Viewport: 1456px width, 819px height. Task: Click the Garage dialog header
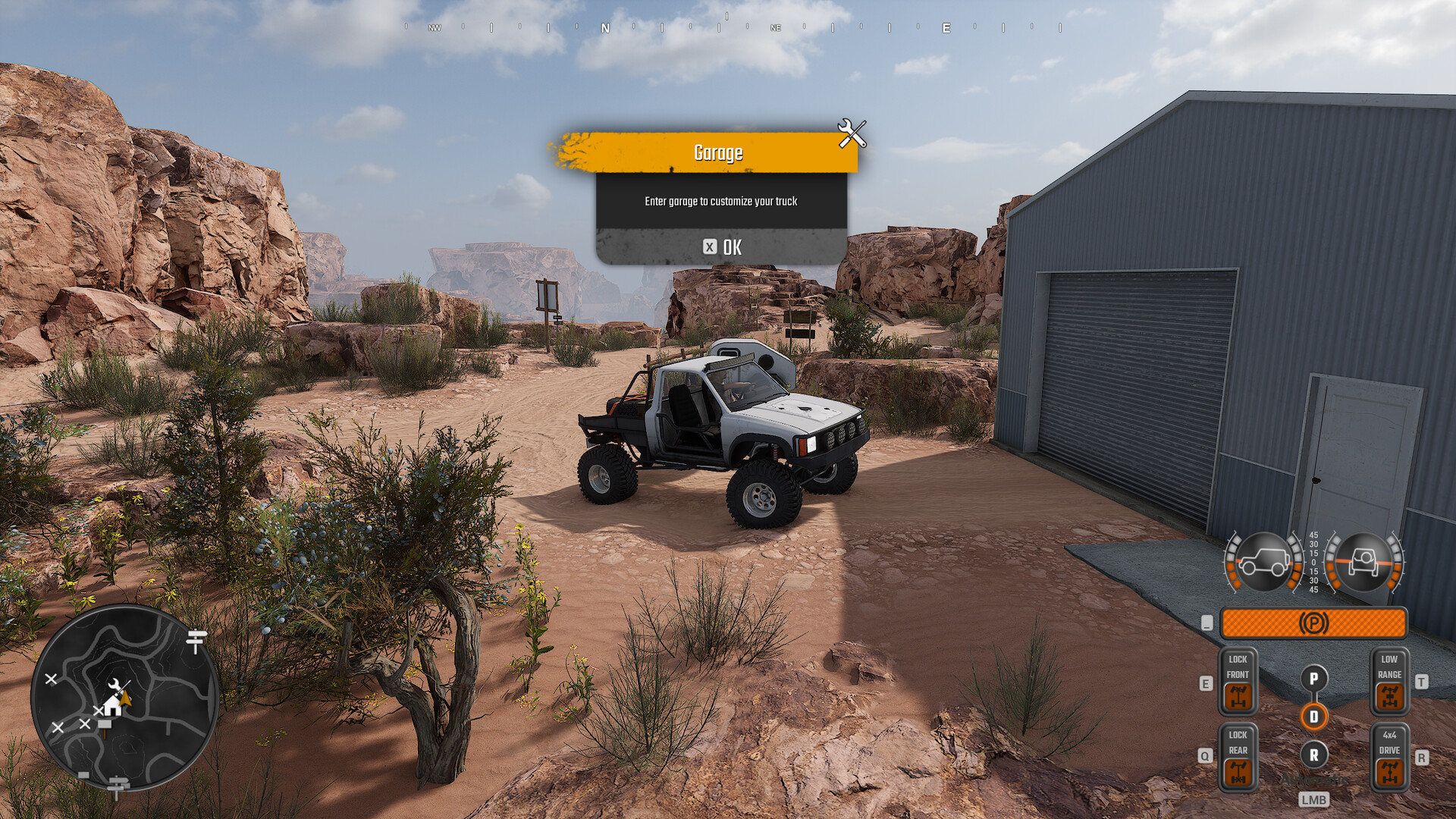[x=719, y=152]
